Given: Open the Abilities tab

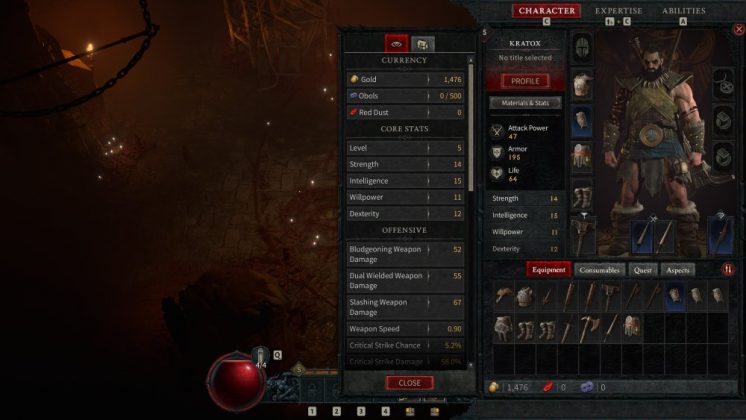Looking at the screenshot, I should pyautogui.click(x=683, y=11).
